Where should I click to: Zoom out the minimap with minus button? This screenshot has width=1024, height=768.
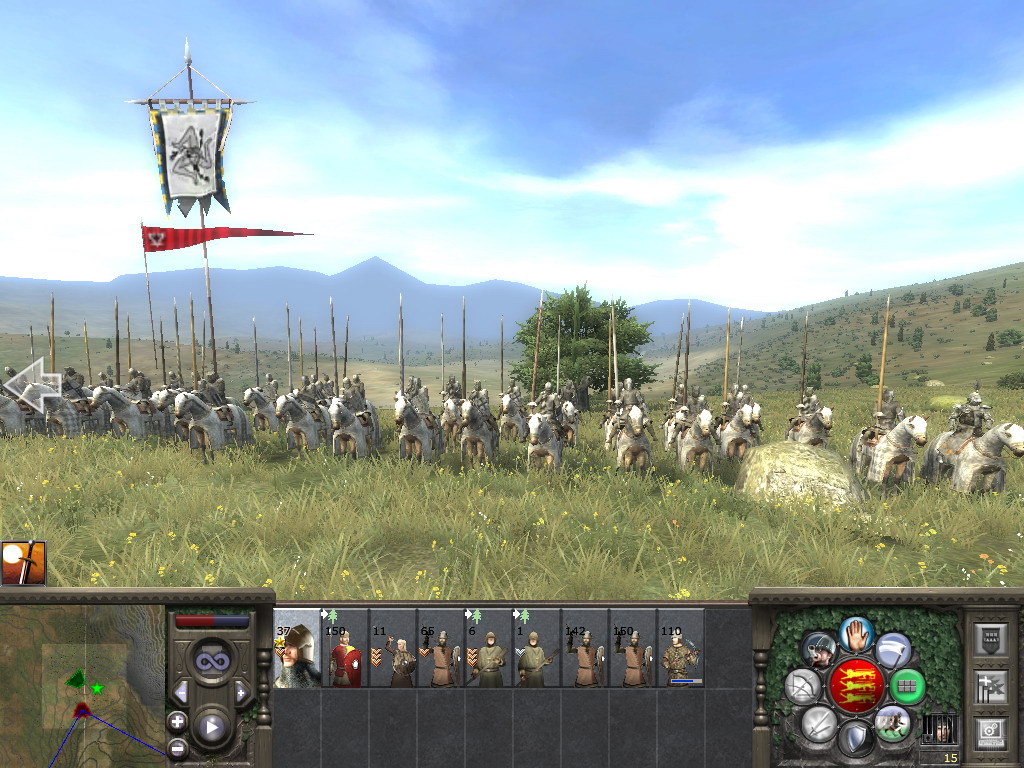(178, 746)
